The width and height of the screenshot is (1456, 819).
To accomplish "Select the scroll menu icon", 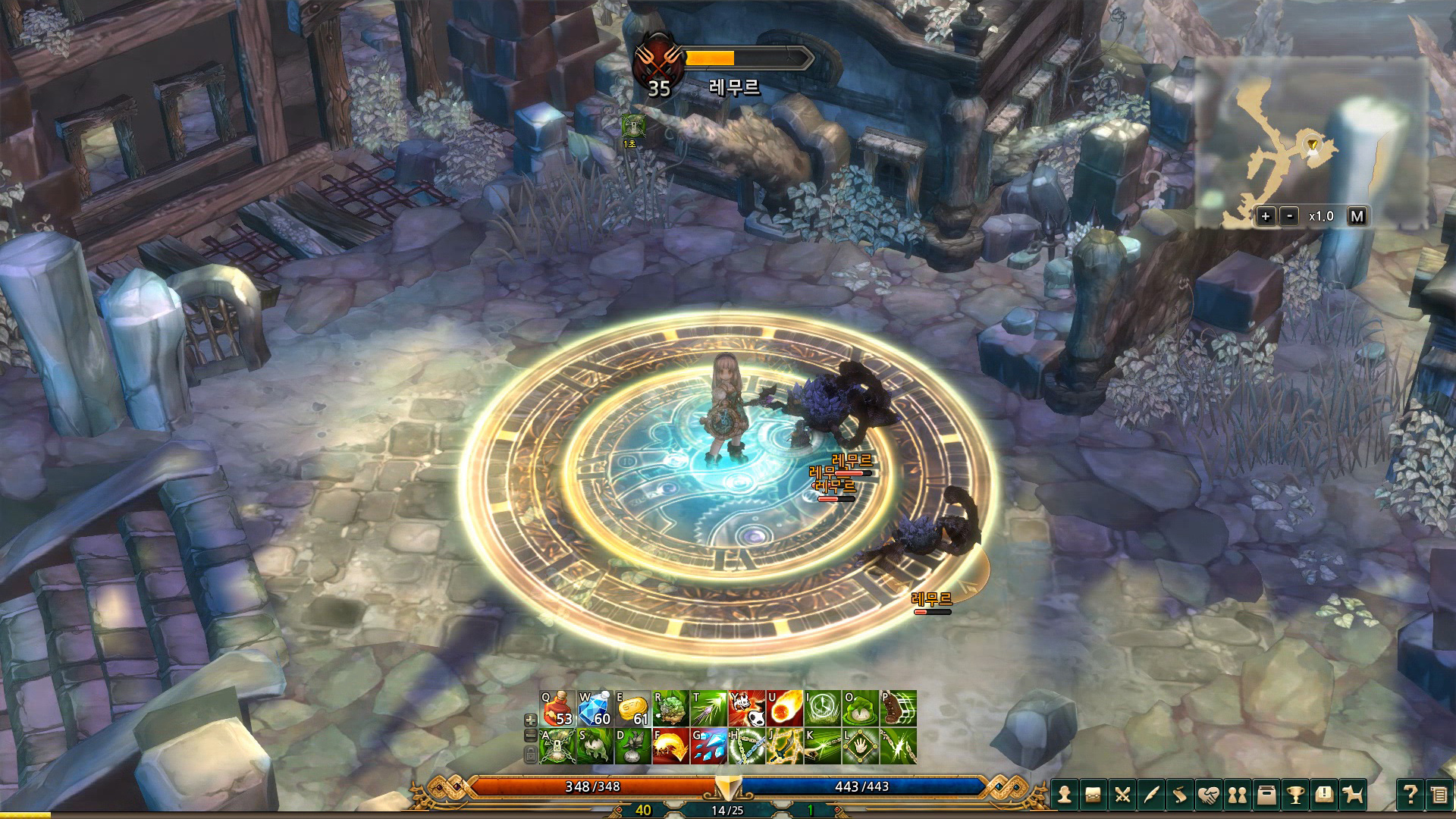I will 1180,796.
